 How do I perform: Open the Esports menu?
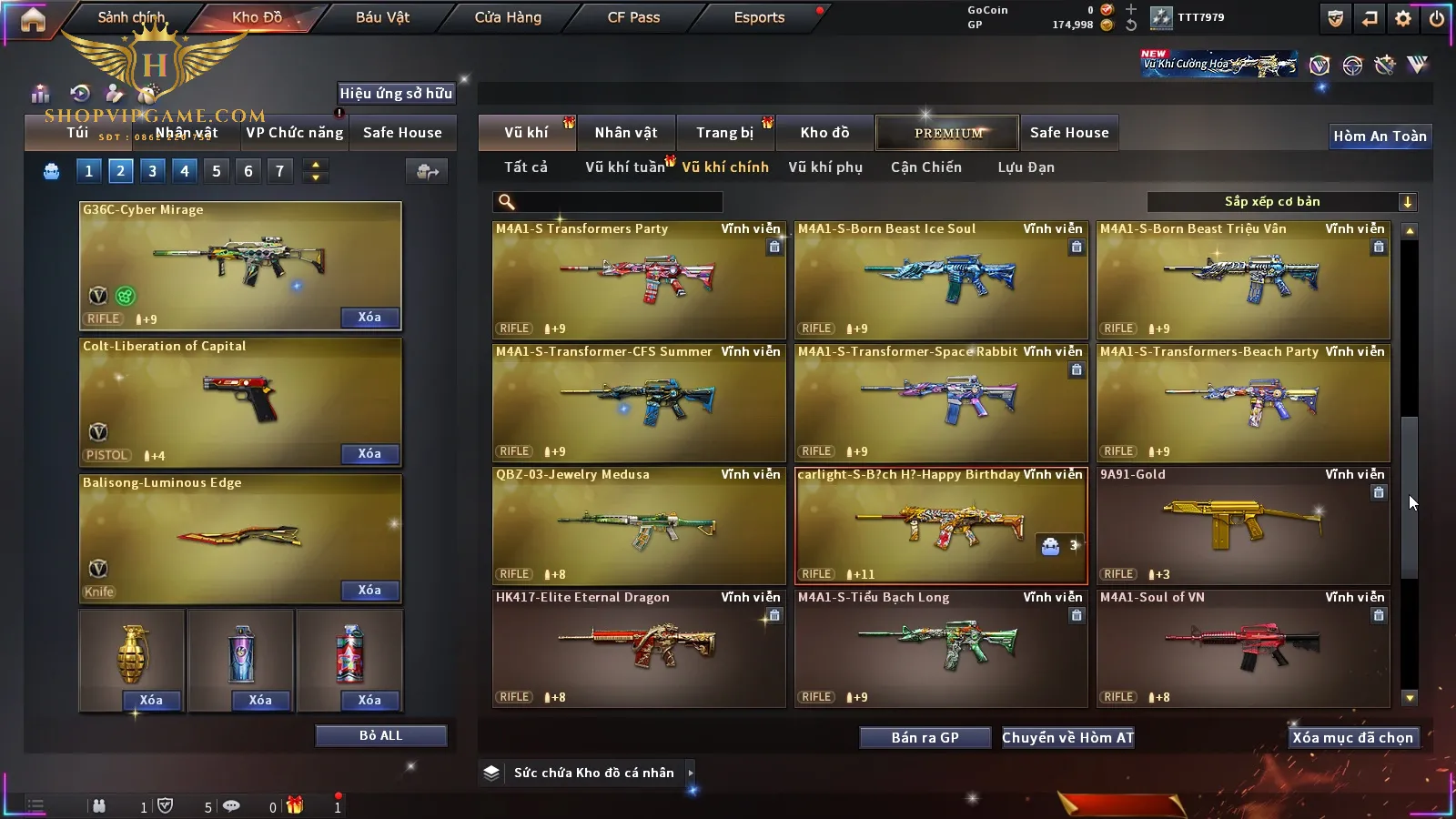click(759, 17)
